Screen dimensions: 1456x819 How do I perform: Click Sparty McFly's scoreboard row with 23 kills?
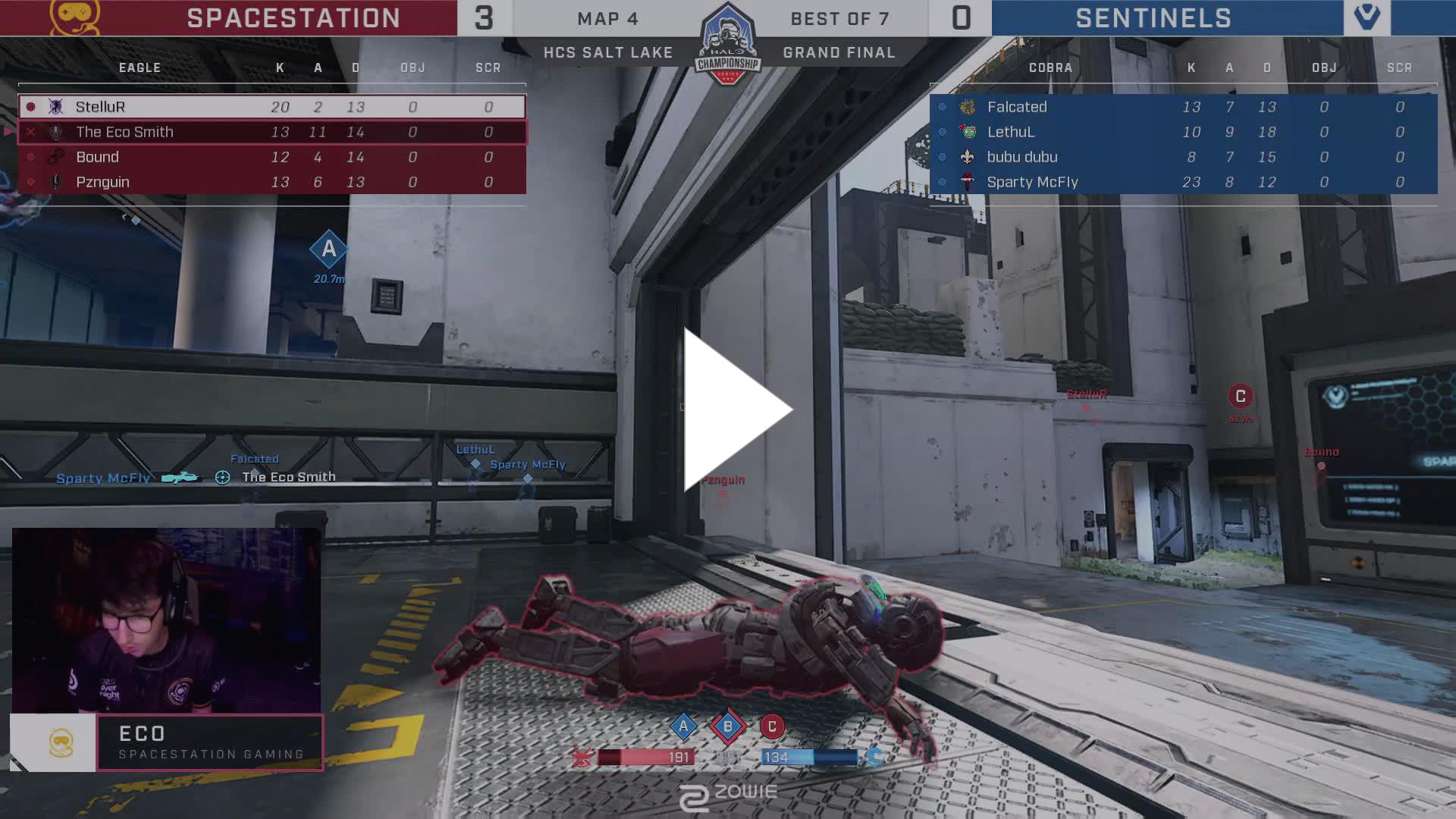[x=1183, y=182]
